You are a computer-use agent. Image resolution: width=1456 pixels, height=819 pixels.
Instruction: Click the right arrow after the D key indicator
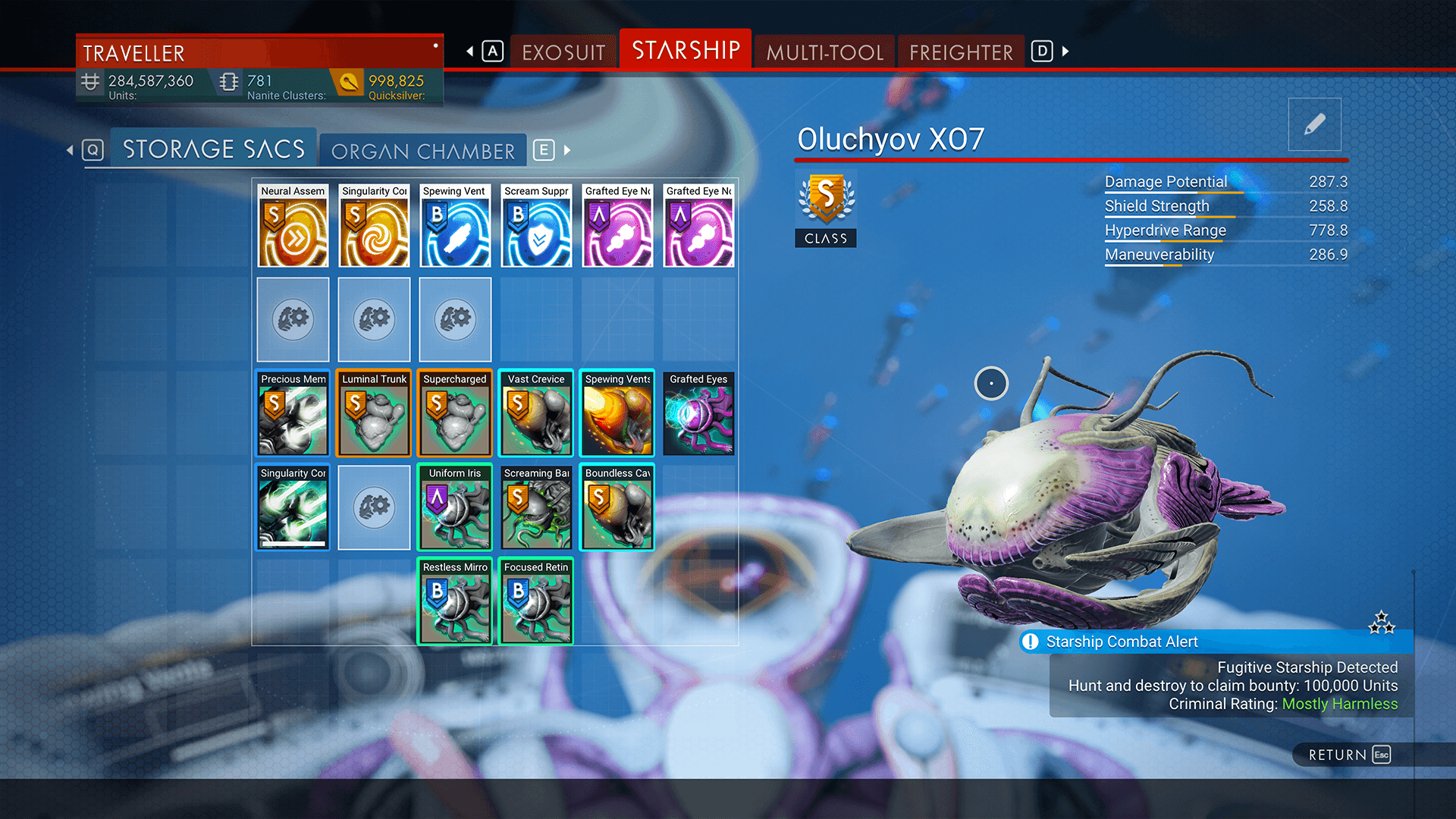[1065, 52]
